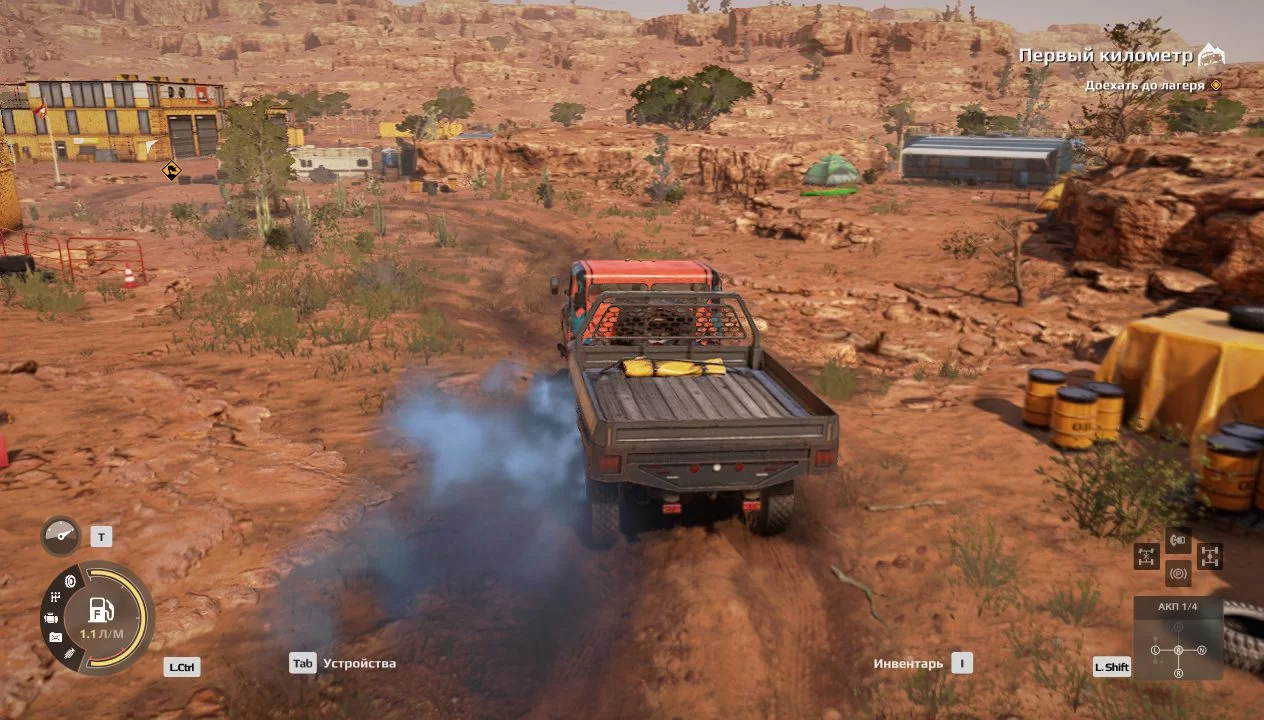The image size is (1264, 720).
Task: Click the "АКП 1/4" gearbox header
Action: tap(1177, 607)
